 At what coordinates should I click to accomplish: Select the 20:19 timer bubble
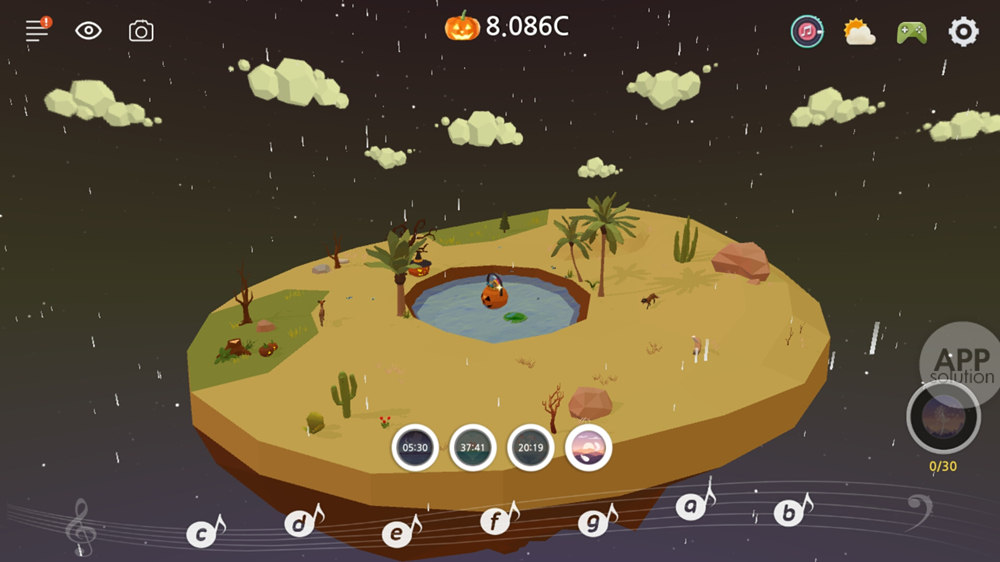click(x=531, y=447)
